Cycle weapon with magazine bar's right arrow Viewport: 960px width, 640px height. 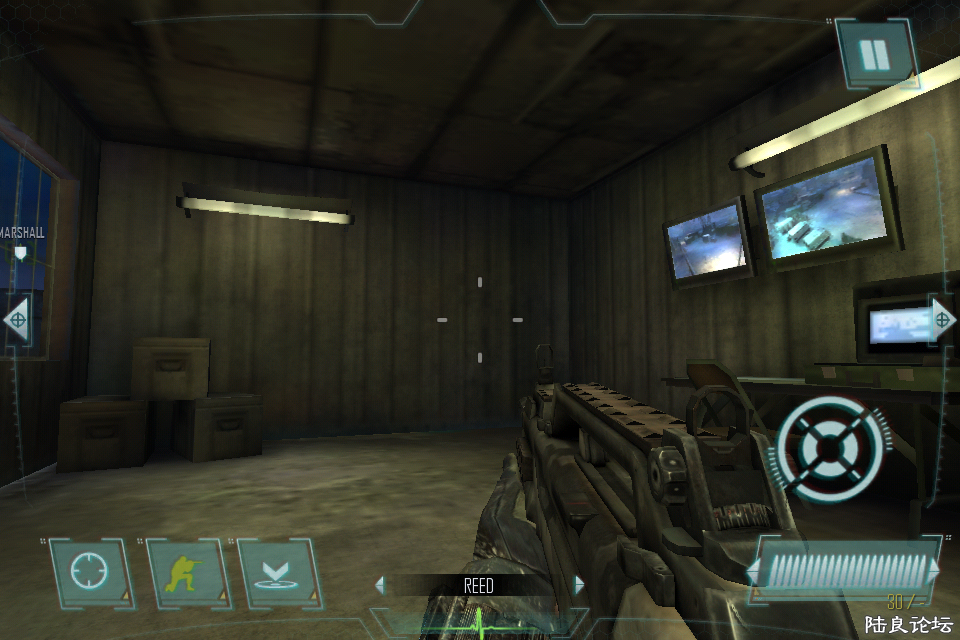click(936, 571)
